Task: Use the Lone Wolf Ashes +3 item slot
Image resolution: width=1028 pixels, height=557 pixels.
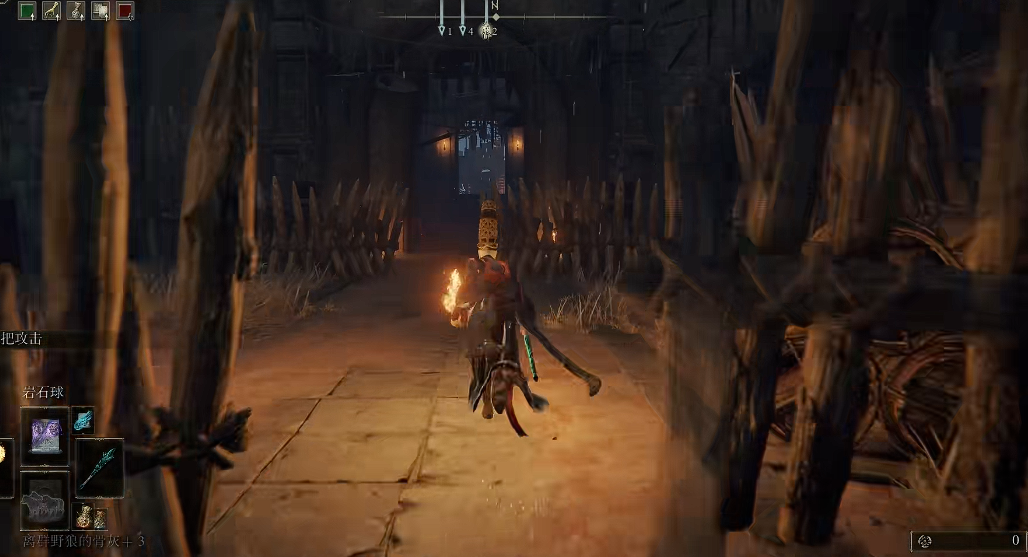Action: [x=45, y=497]
